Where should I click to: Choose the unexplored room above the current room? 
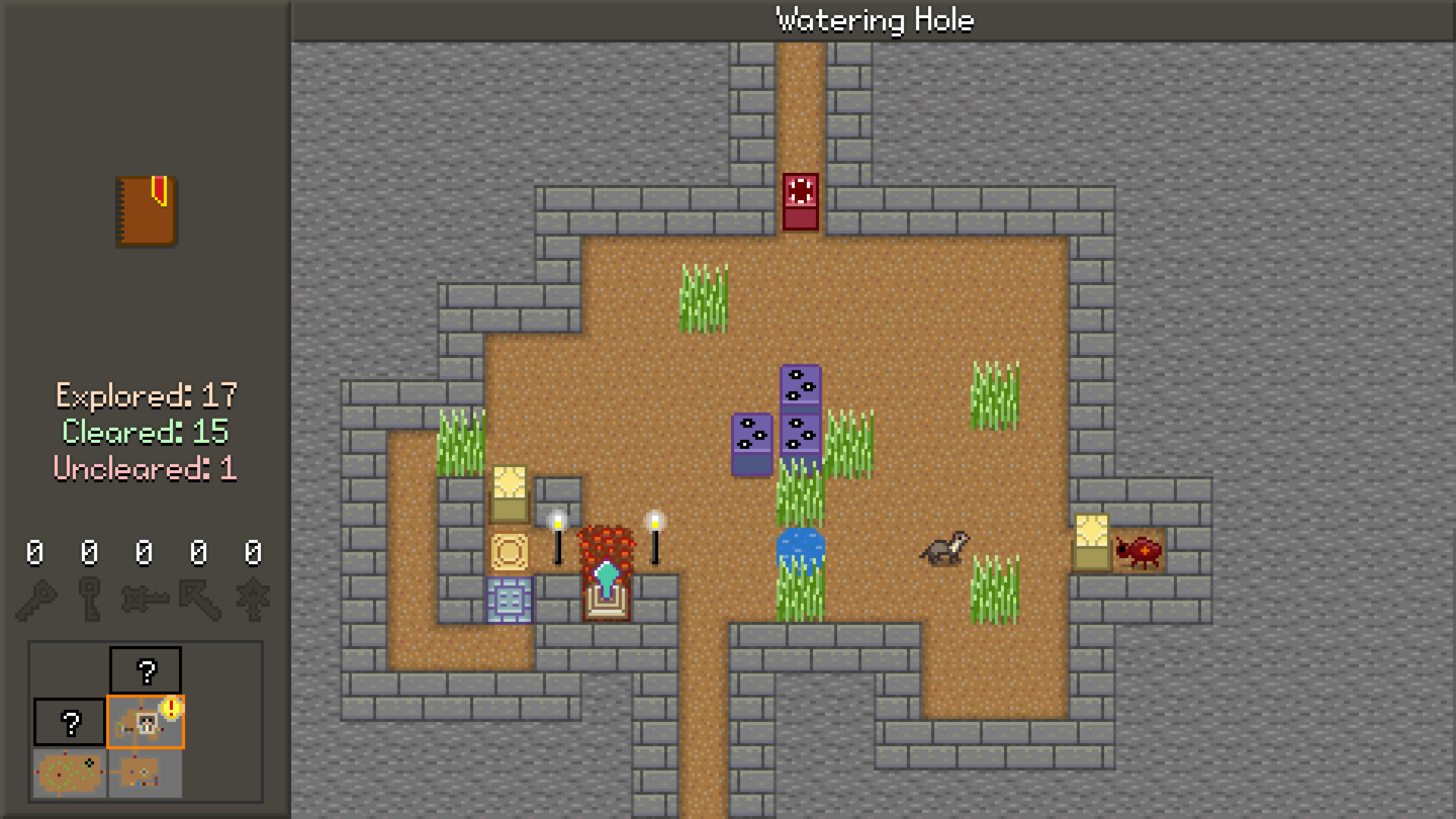pyautogui.click(x=146, y=670)
